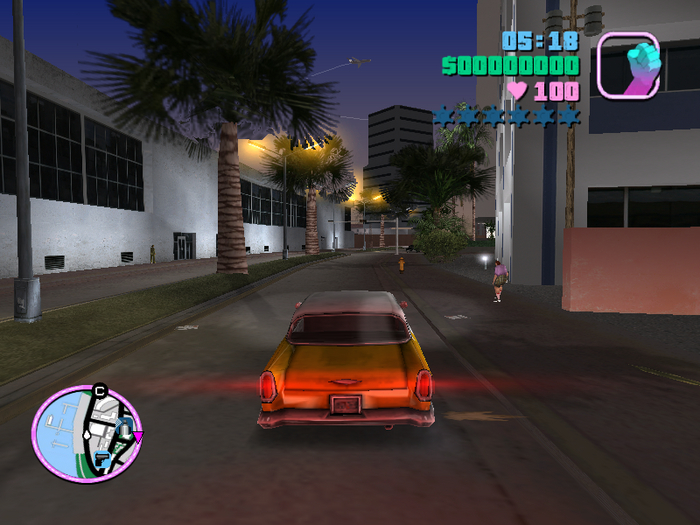Select the fist weapon icon

pos(628,64)
